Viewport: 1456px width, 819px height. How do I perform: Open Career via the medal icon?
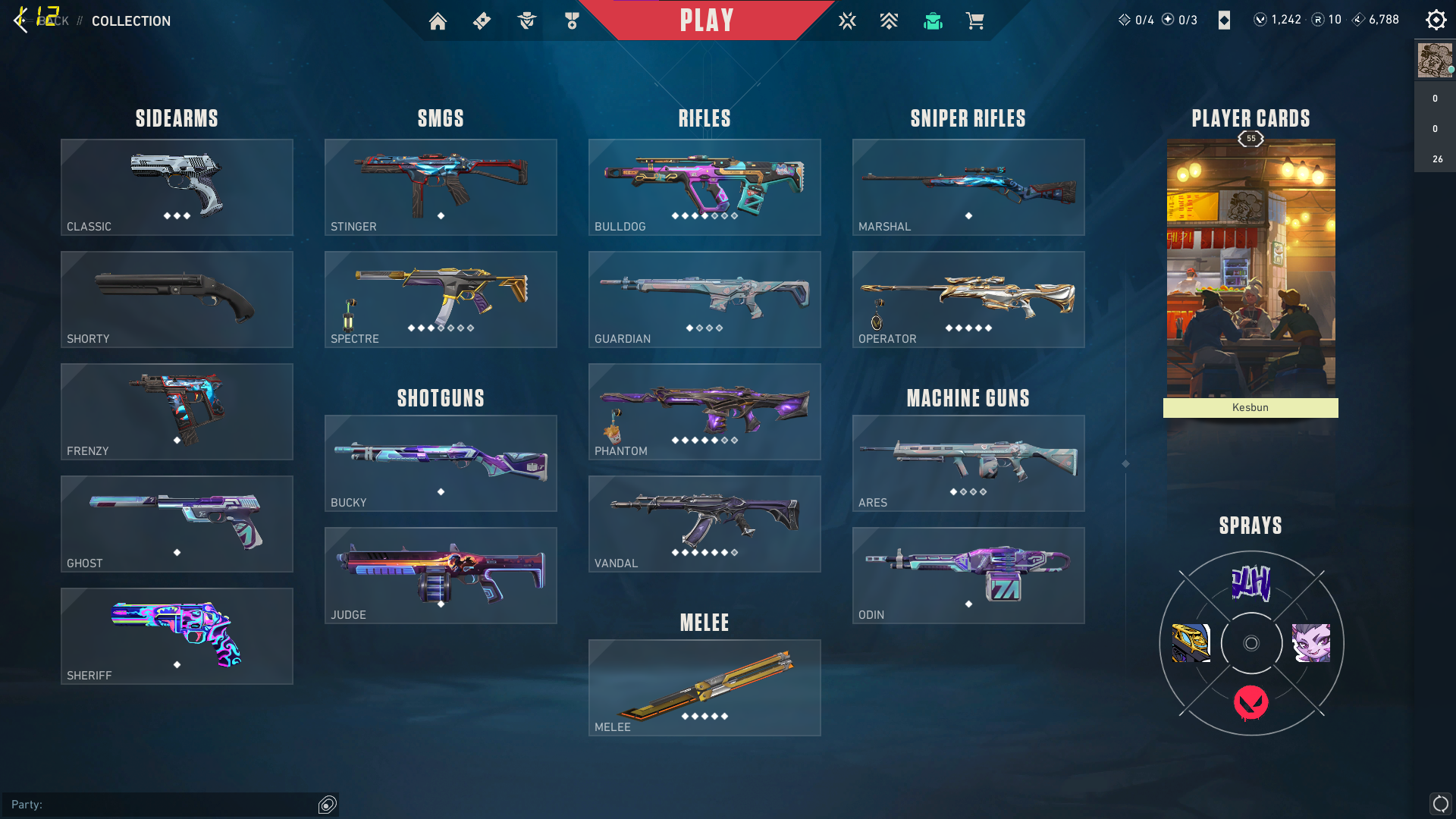point(570,20)
